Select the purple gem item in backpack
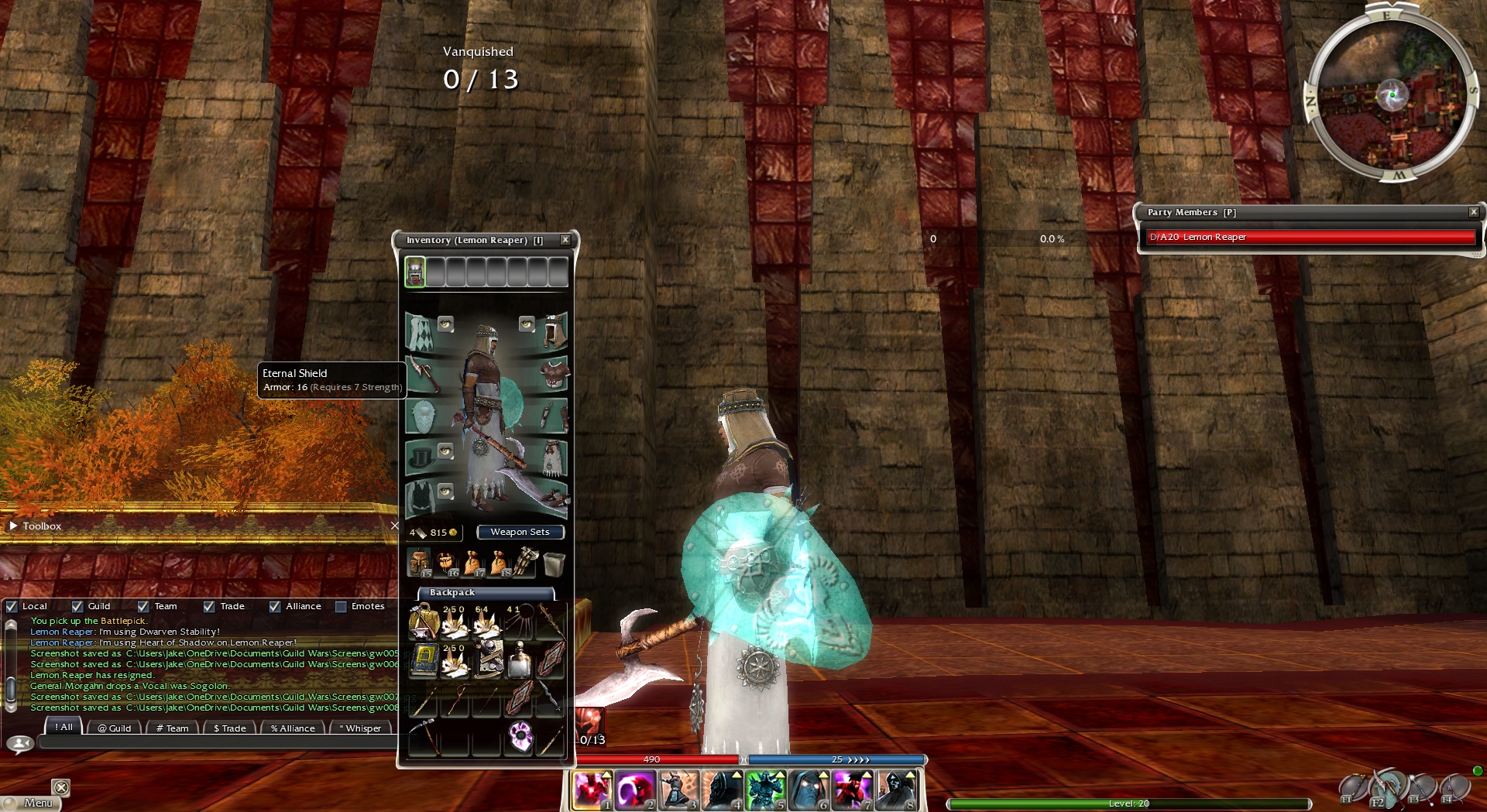The width and height of the screenshot is (1487, 812). [x=520, y=736]
